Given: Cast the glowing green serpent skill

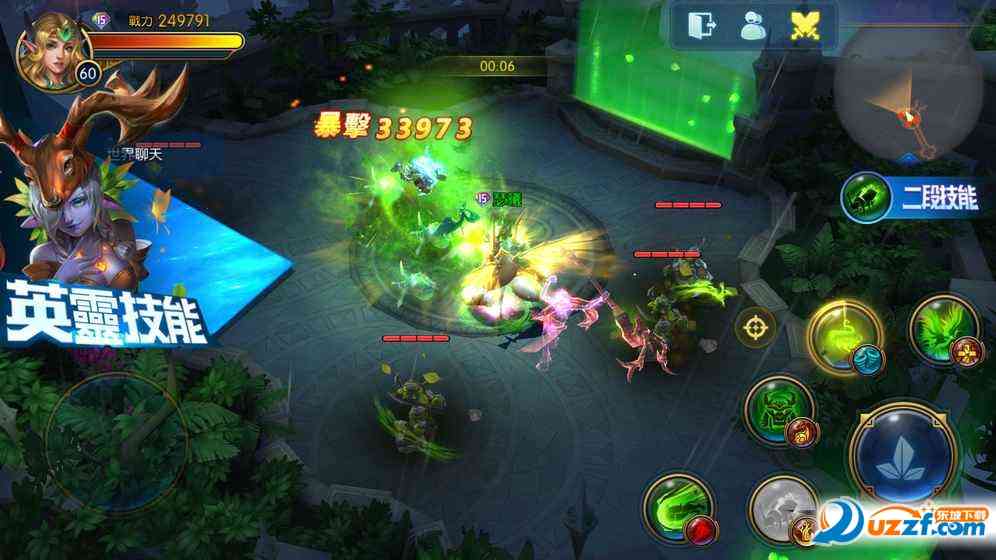Looking at the screenshot, I should pyautogui.click(x=846, y=336).
